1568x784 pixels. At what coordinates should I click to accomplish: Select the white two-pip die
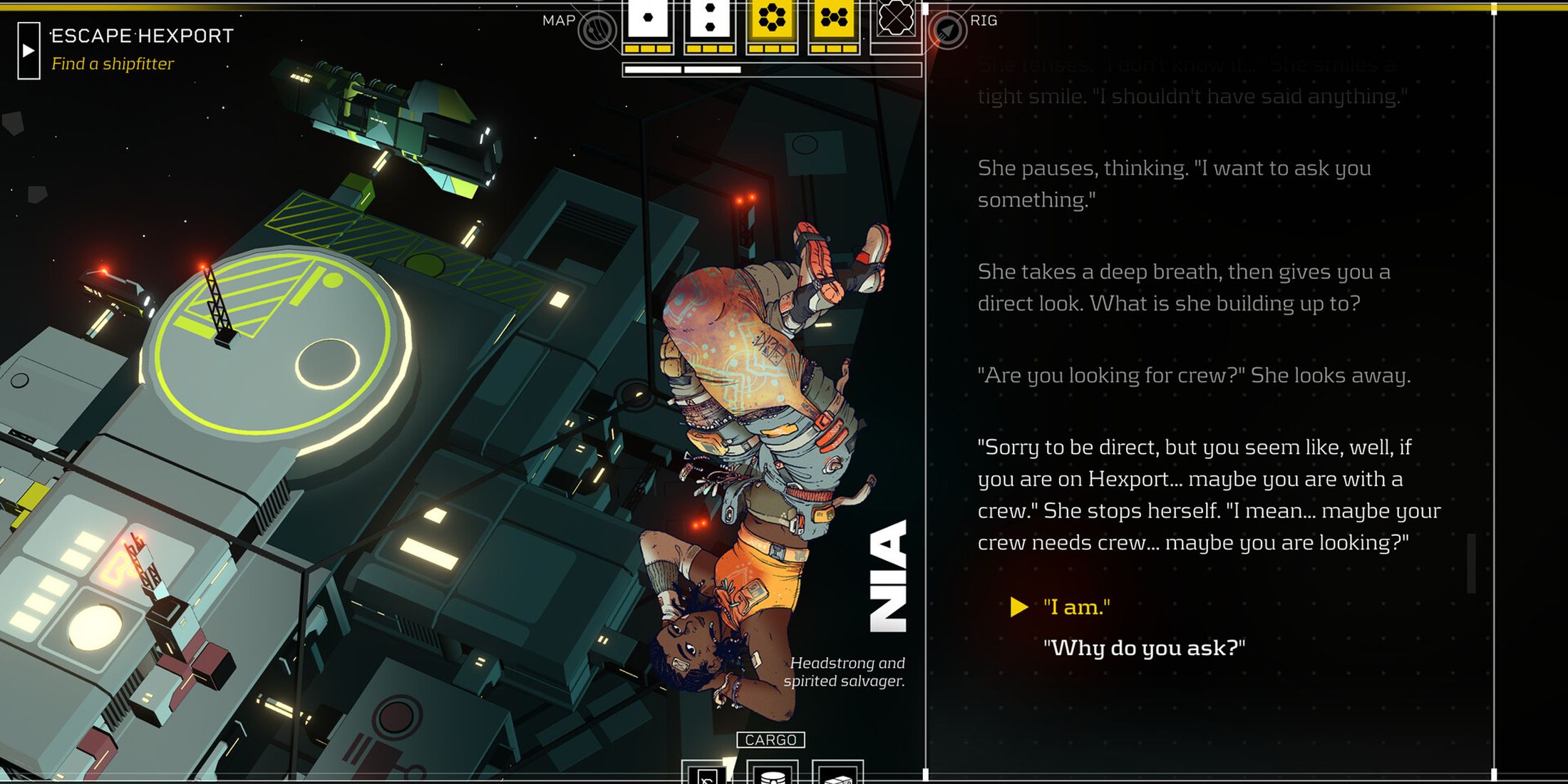coord(709,20)
